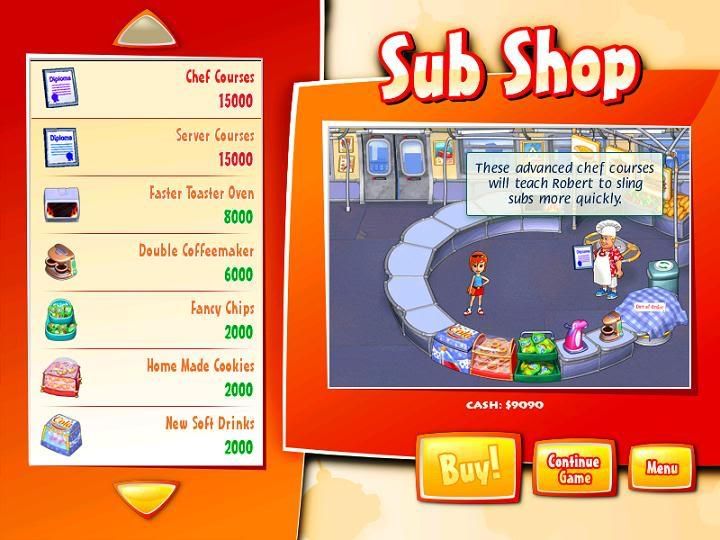Select the Double Coffeemaker item
Image resolution: width=720 pixels, height=540 pixels.
[x=146, y=262]
